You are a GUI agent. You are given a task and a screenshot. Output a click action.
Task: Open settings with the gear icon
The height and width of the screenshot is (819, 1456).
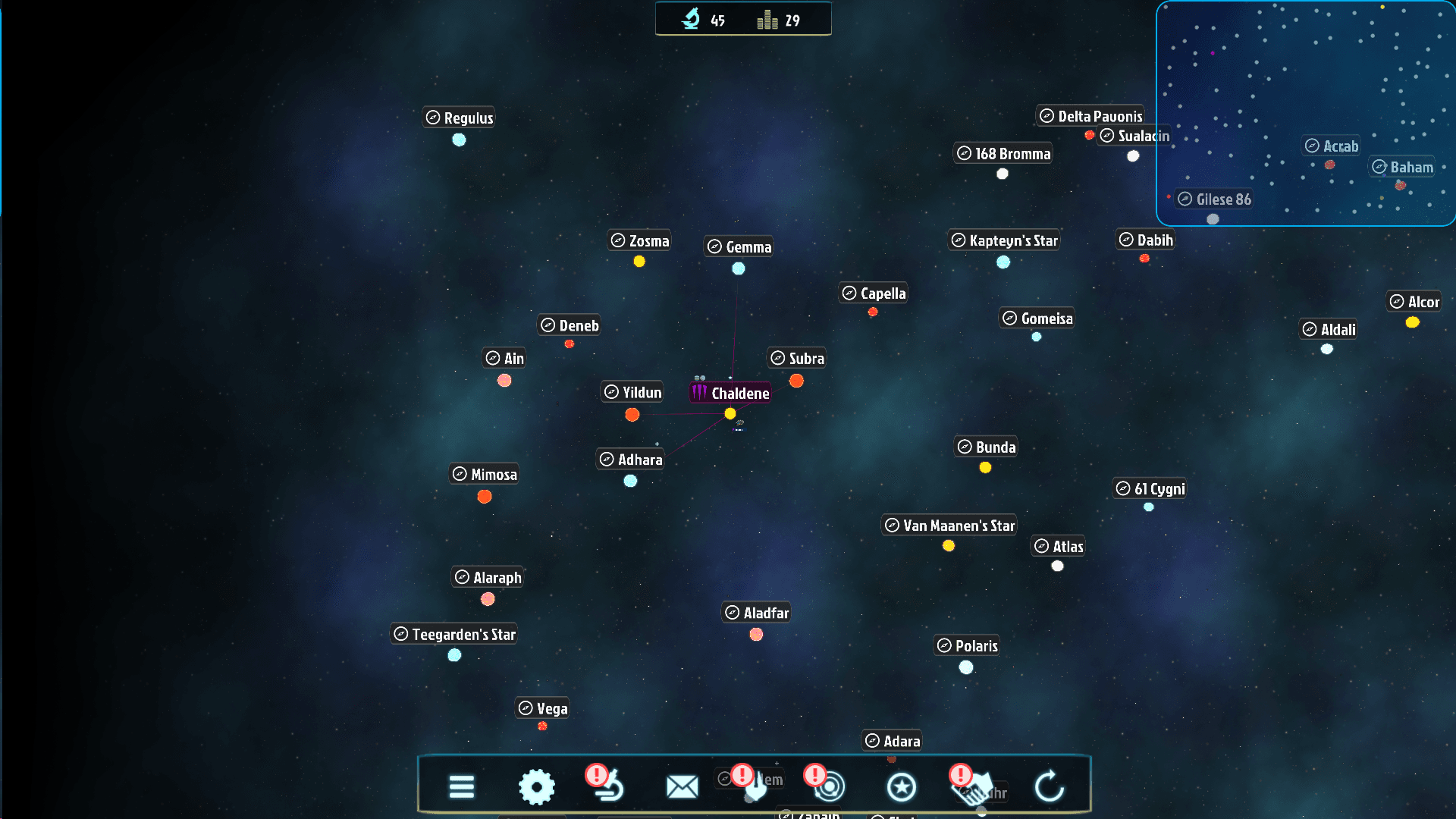click(537, 786)
